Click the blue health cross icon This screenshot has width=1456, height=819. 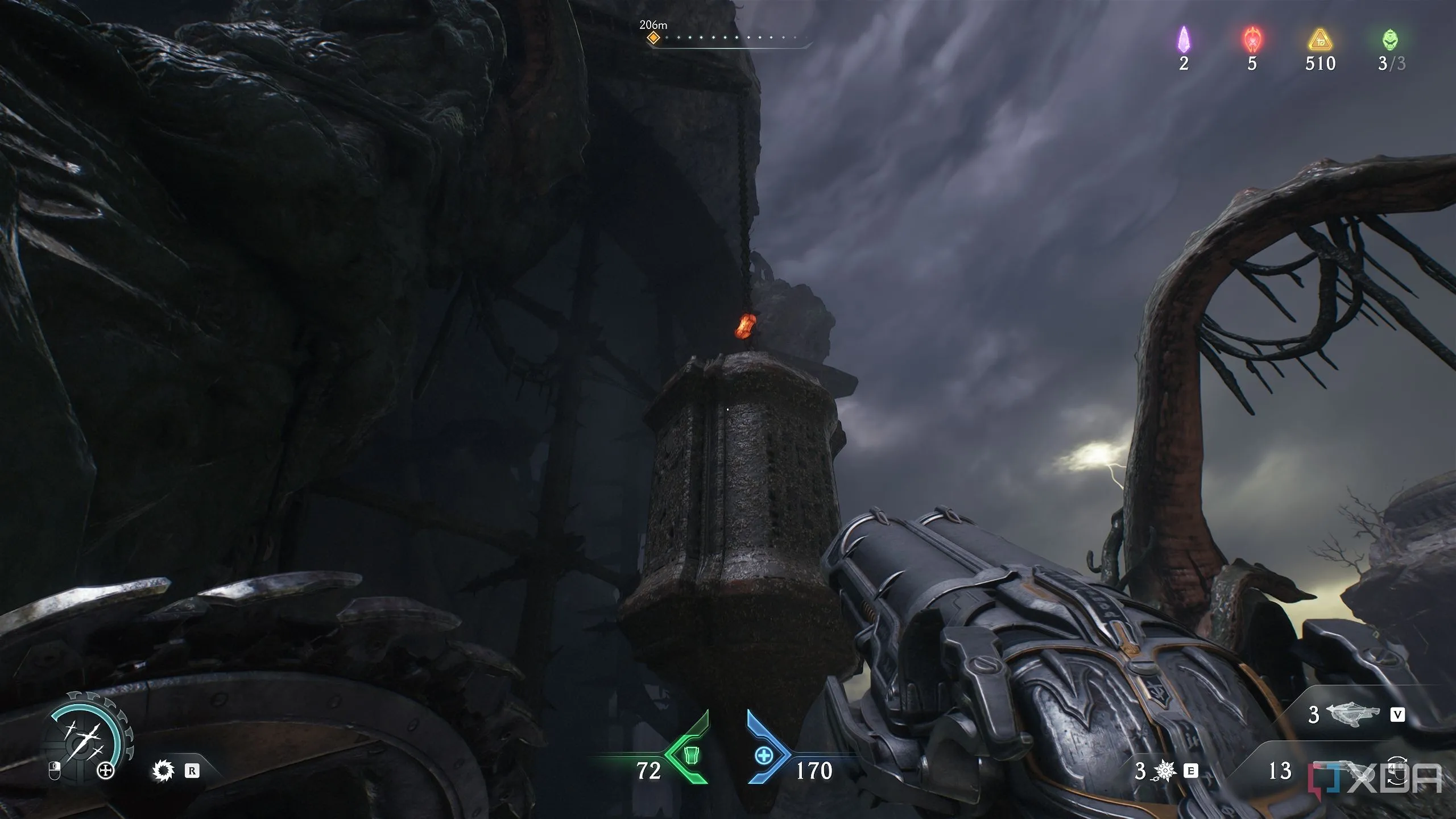pos(764,756)
